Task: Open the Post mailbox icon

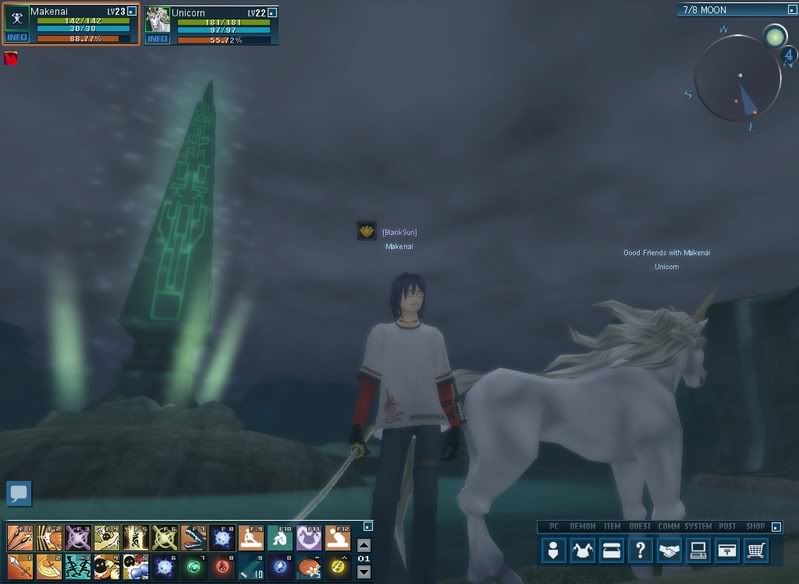Action: pos(728,549)
